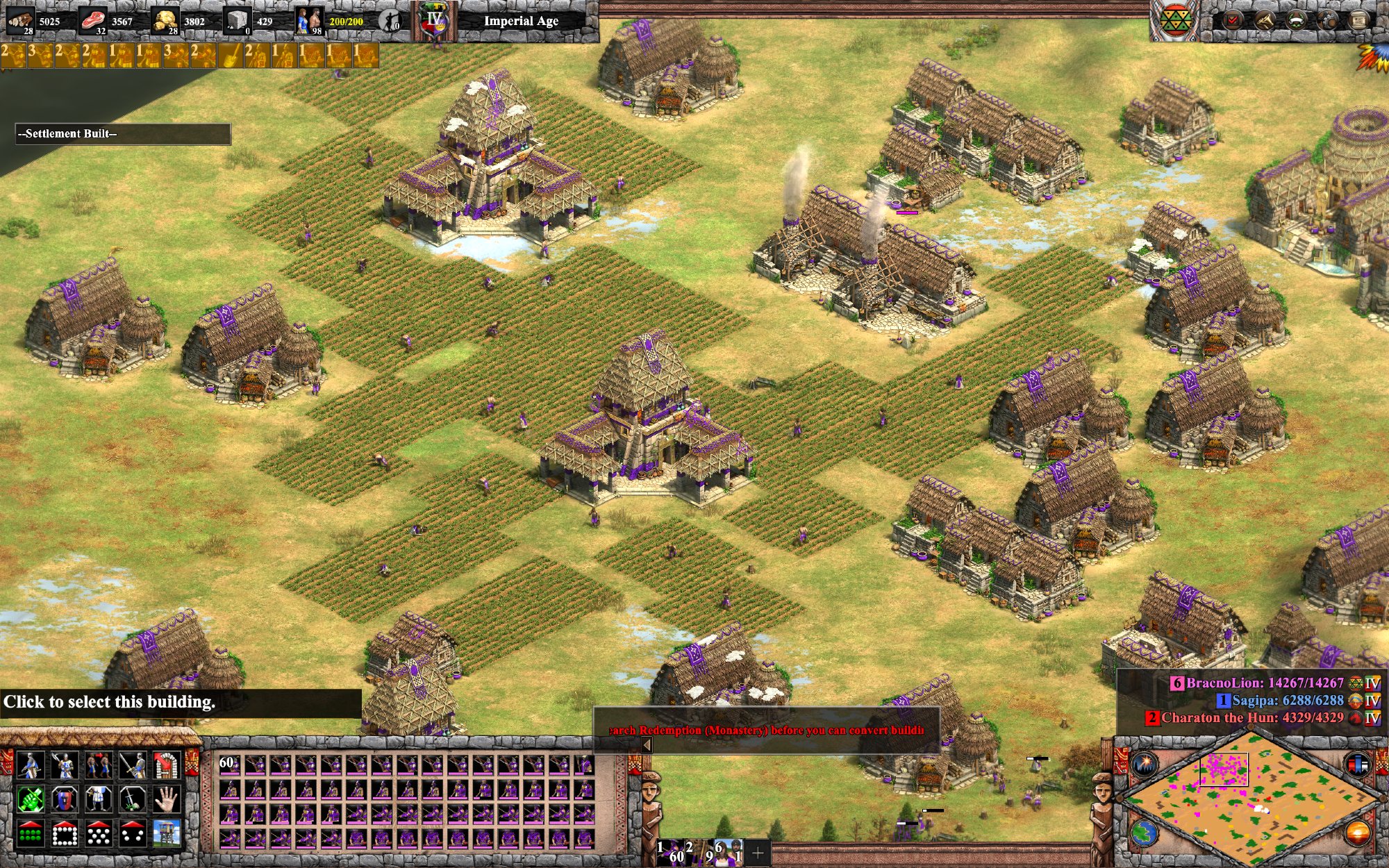
Task: Choose the box formation icon
Action: point(64,834)
